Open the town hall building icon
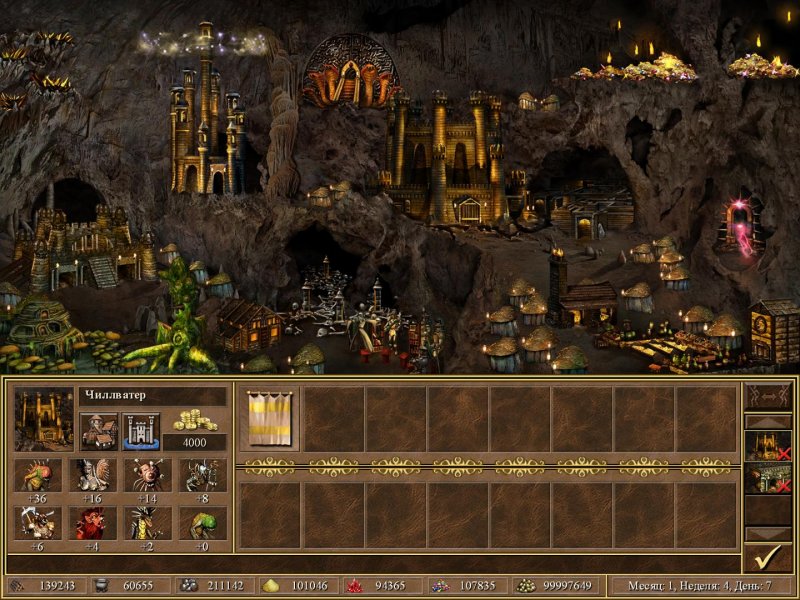Image resolution: width=800 pixels, height=600 pixels. (99, 431)
